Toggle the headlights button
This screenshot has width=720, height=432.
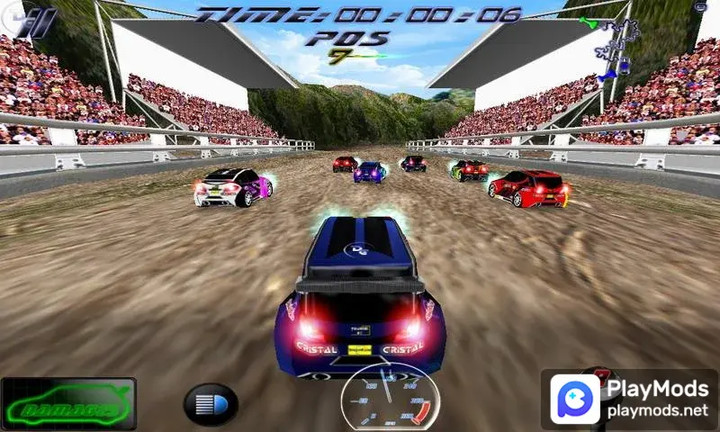(210, 404)
